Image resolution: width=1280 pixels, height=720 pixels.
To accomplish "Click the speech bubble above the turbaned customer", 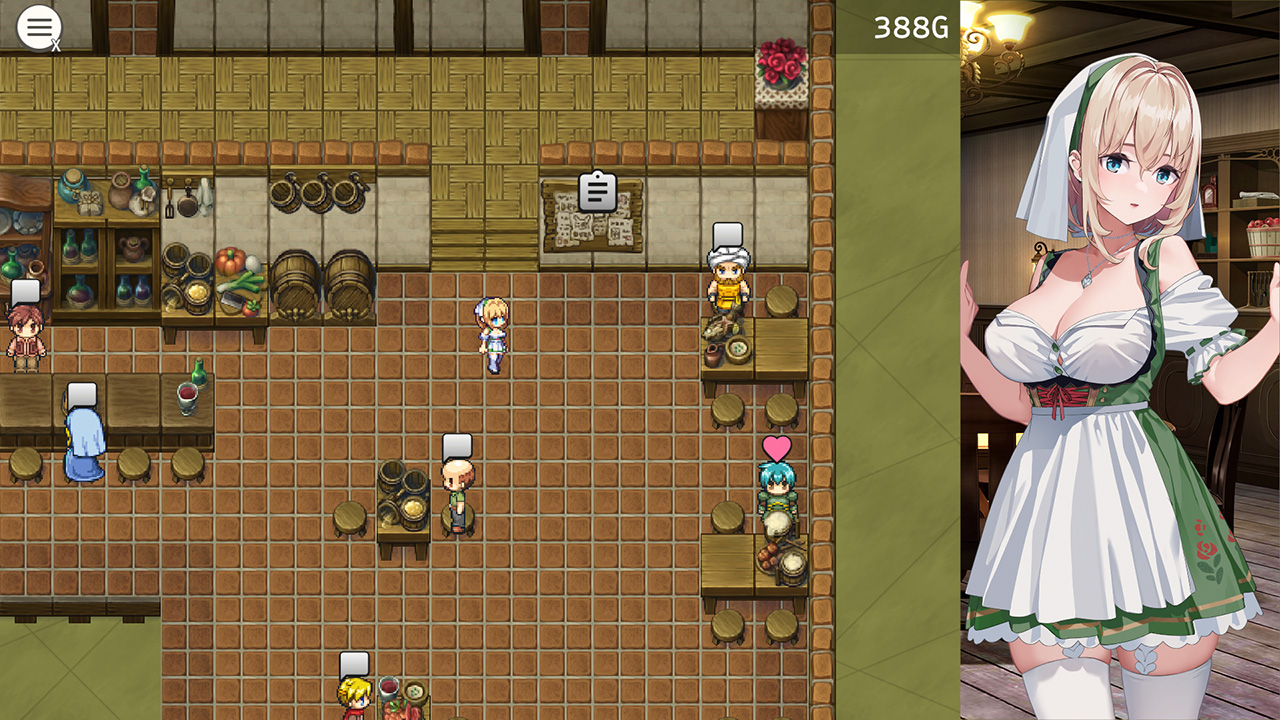I will tap(727, 236).
